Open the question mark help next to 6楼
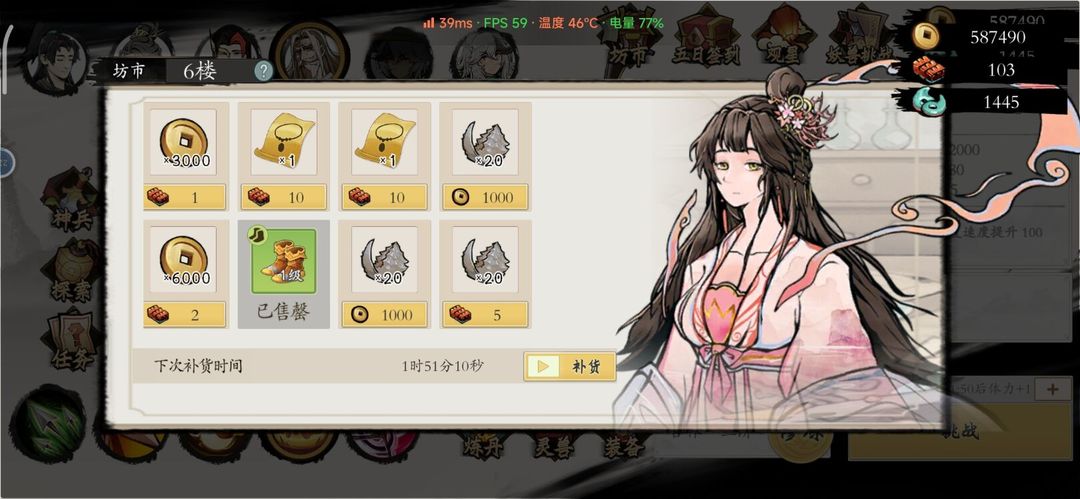This screenshot has height=499, width=1080. (263, 71)
